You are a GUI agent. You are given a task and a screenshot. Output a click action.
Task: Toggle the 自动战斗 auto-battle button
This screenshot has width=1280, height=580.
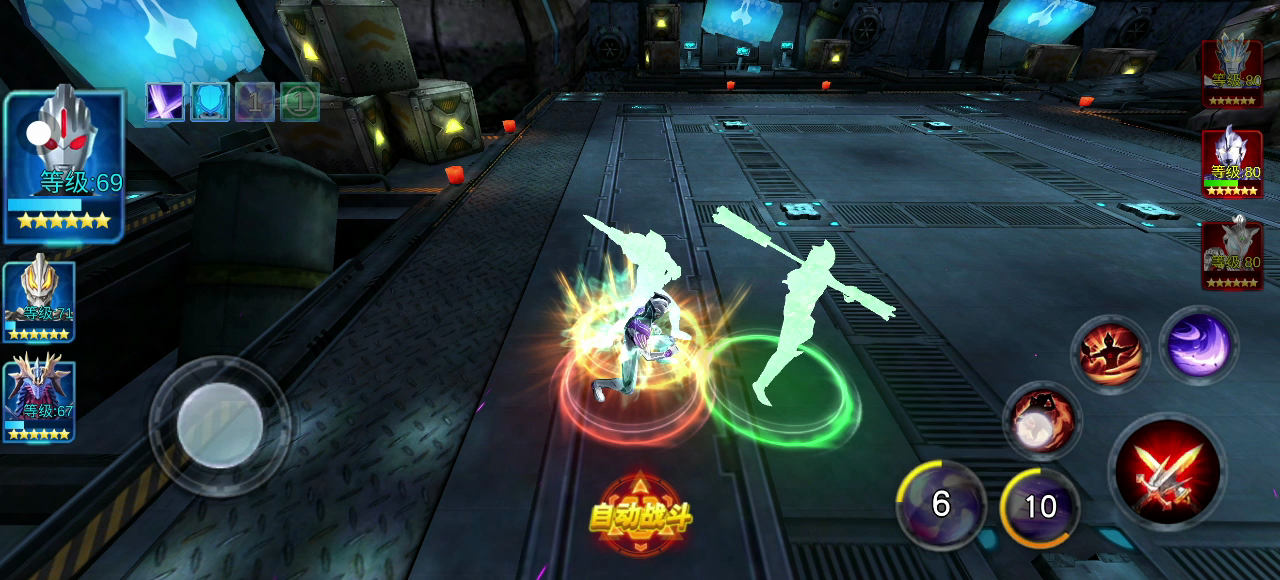pyautogui.click(x=640, y=516)
